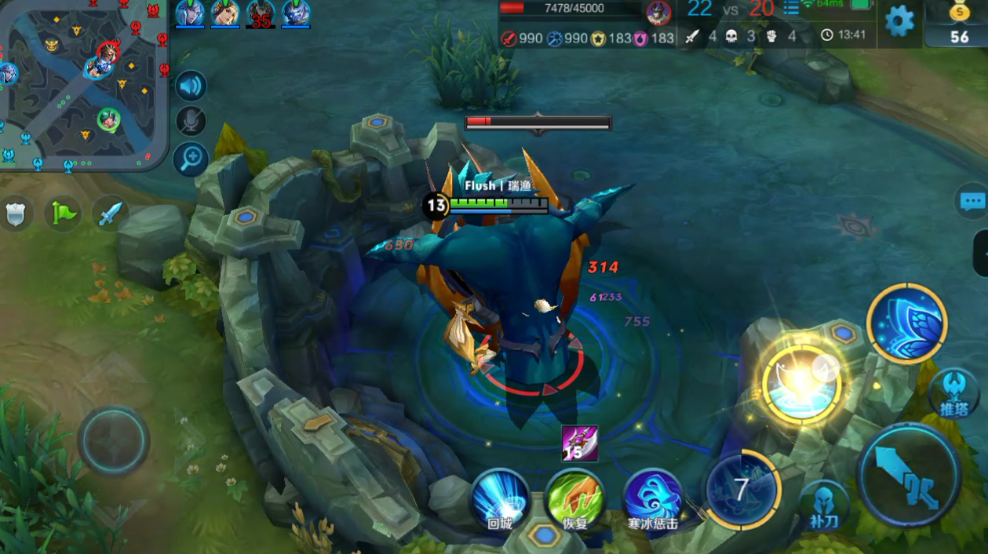
Task: Send the sword attack signal
Action: pos(110,212)
